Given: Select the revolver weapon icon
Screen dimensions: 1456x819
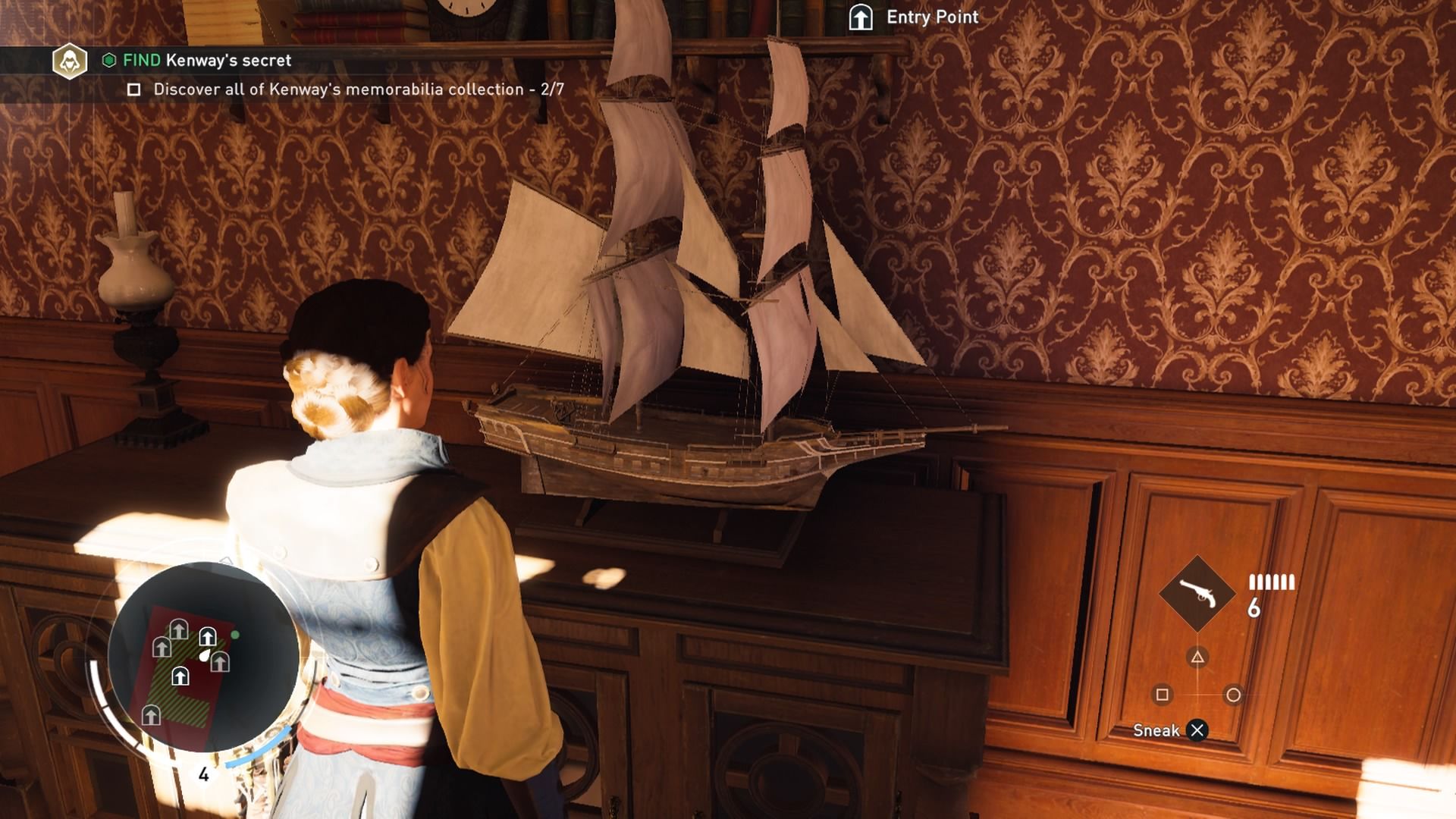Looking at the screenshot, I should [1197, 594].
